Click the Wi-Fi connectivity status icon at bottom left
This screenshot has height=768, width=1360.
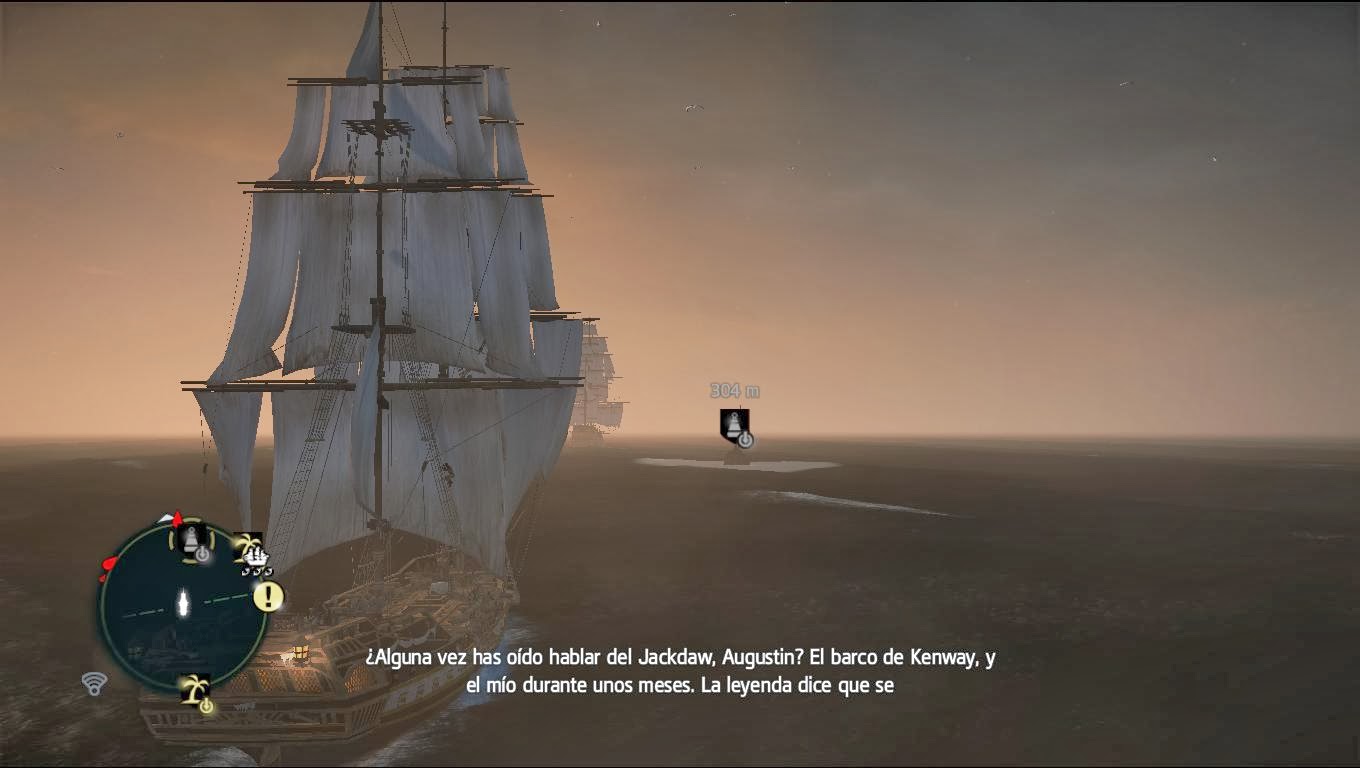pos(96,682)
